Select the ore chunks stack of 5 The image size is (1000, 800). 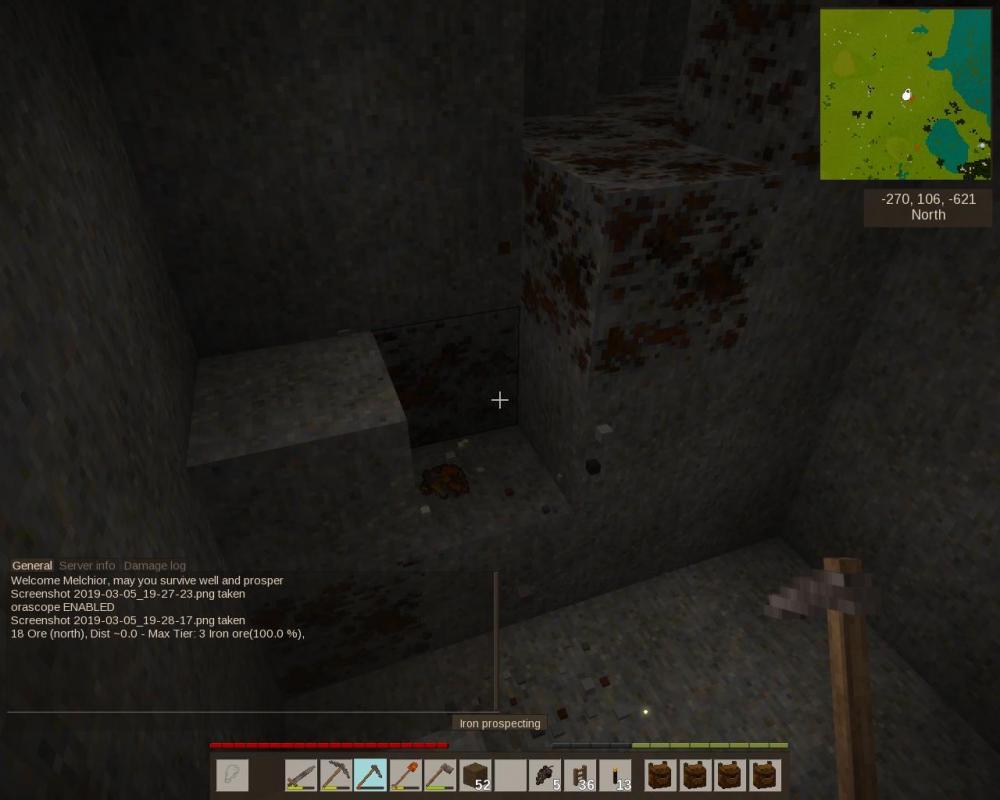tap(545, 776)
